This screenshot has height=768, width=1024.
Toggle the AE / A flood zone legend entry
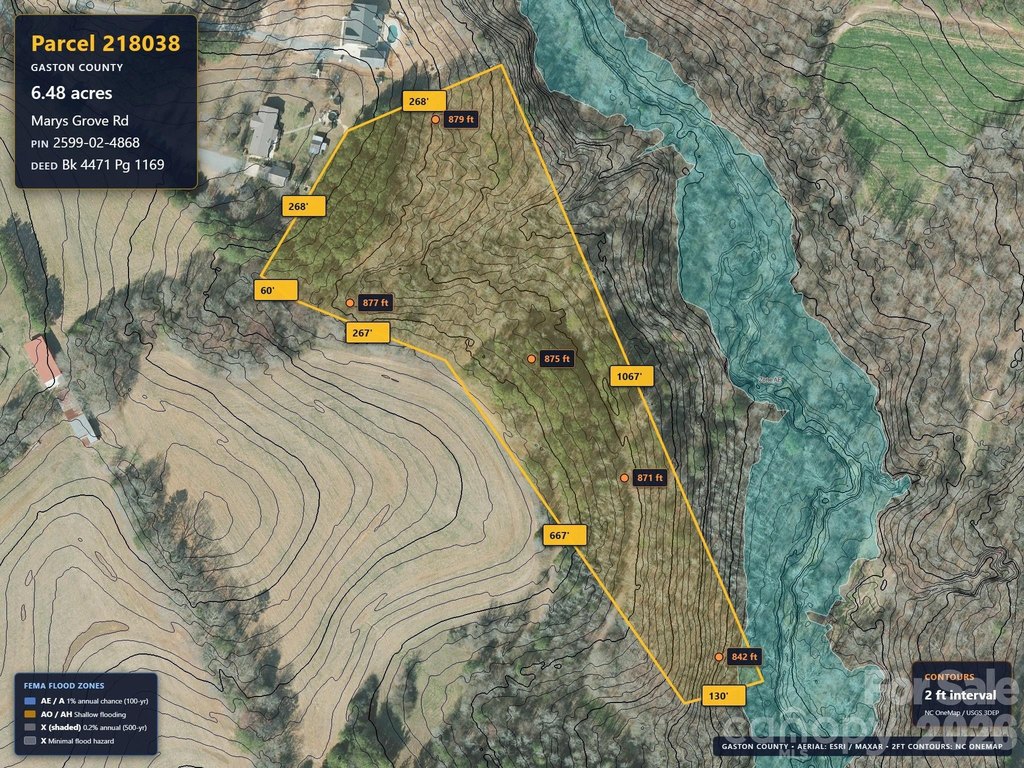coord(85,701)
